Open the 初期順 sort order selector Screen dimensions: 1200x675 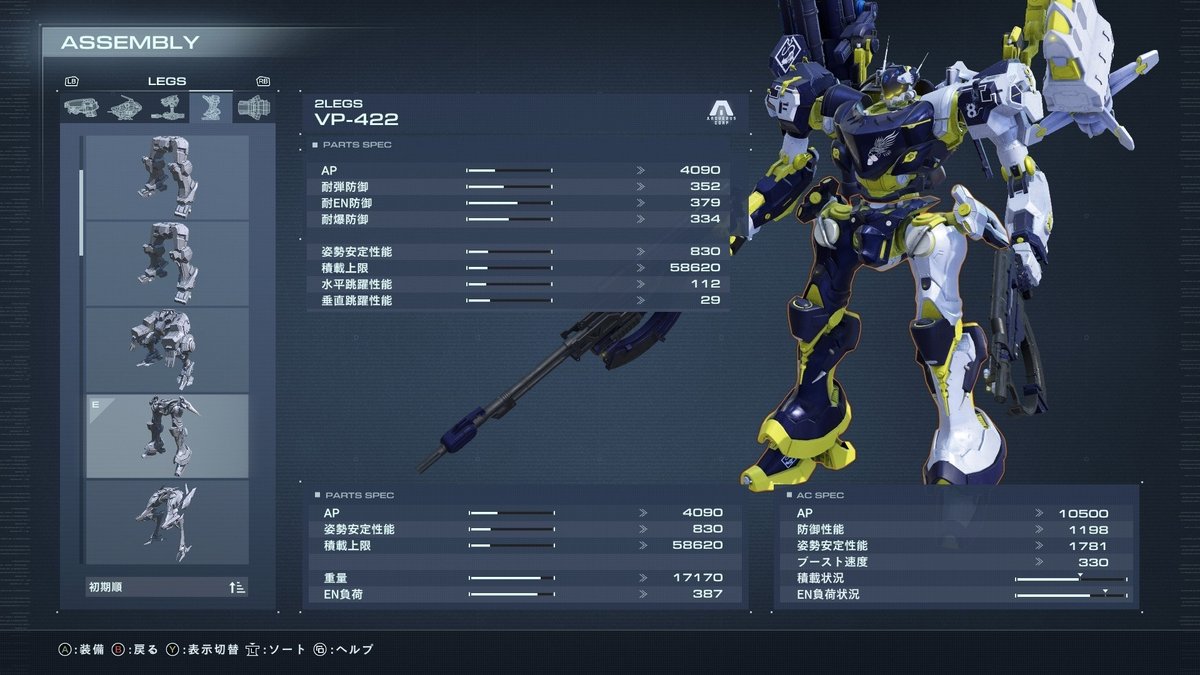(x=167, y=587)
